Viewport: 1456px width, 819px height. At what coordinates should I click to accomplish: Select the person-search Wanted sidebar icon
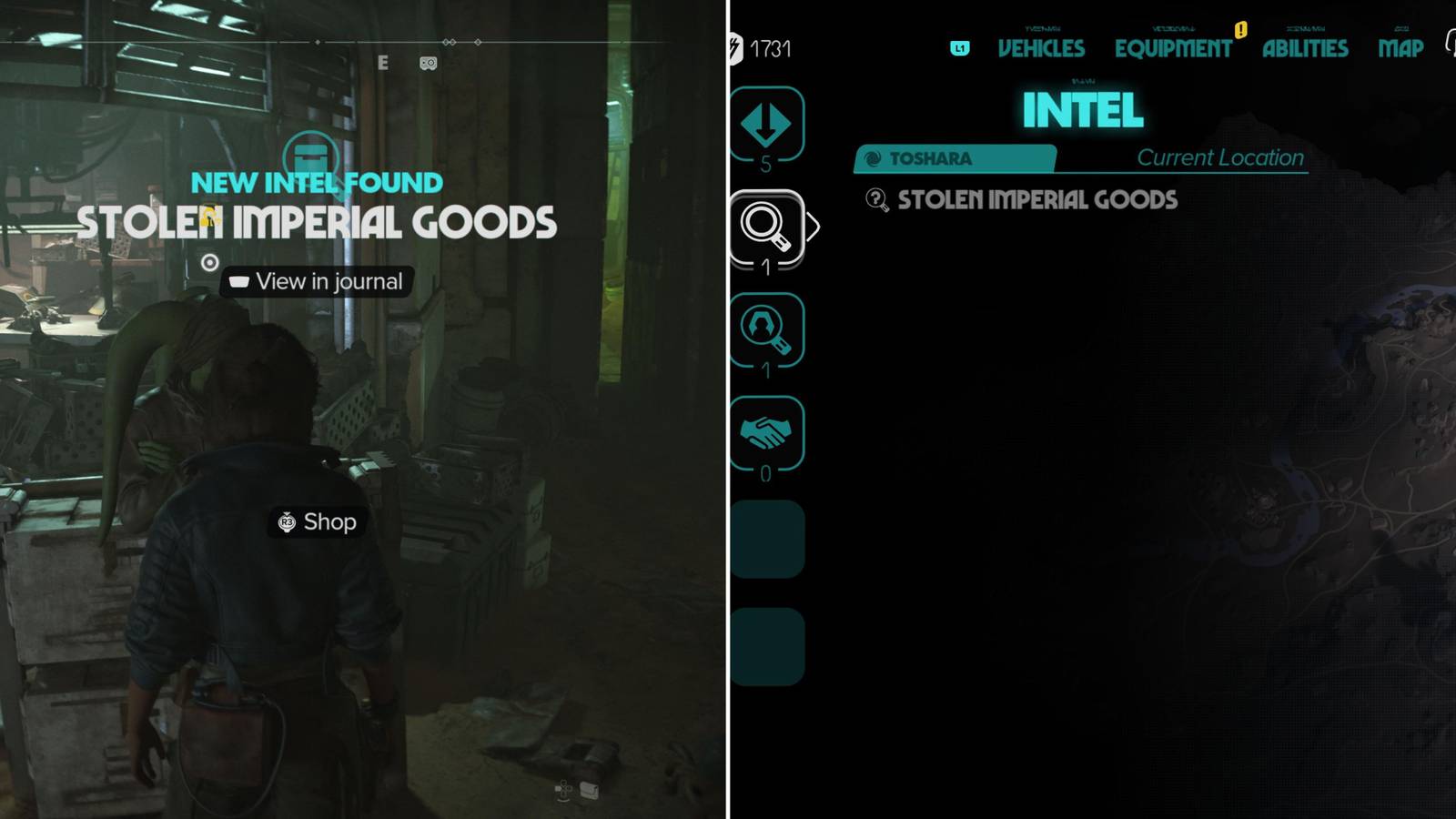point(767,331)
